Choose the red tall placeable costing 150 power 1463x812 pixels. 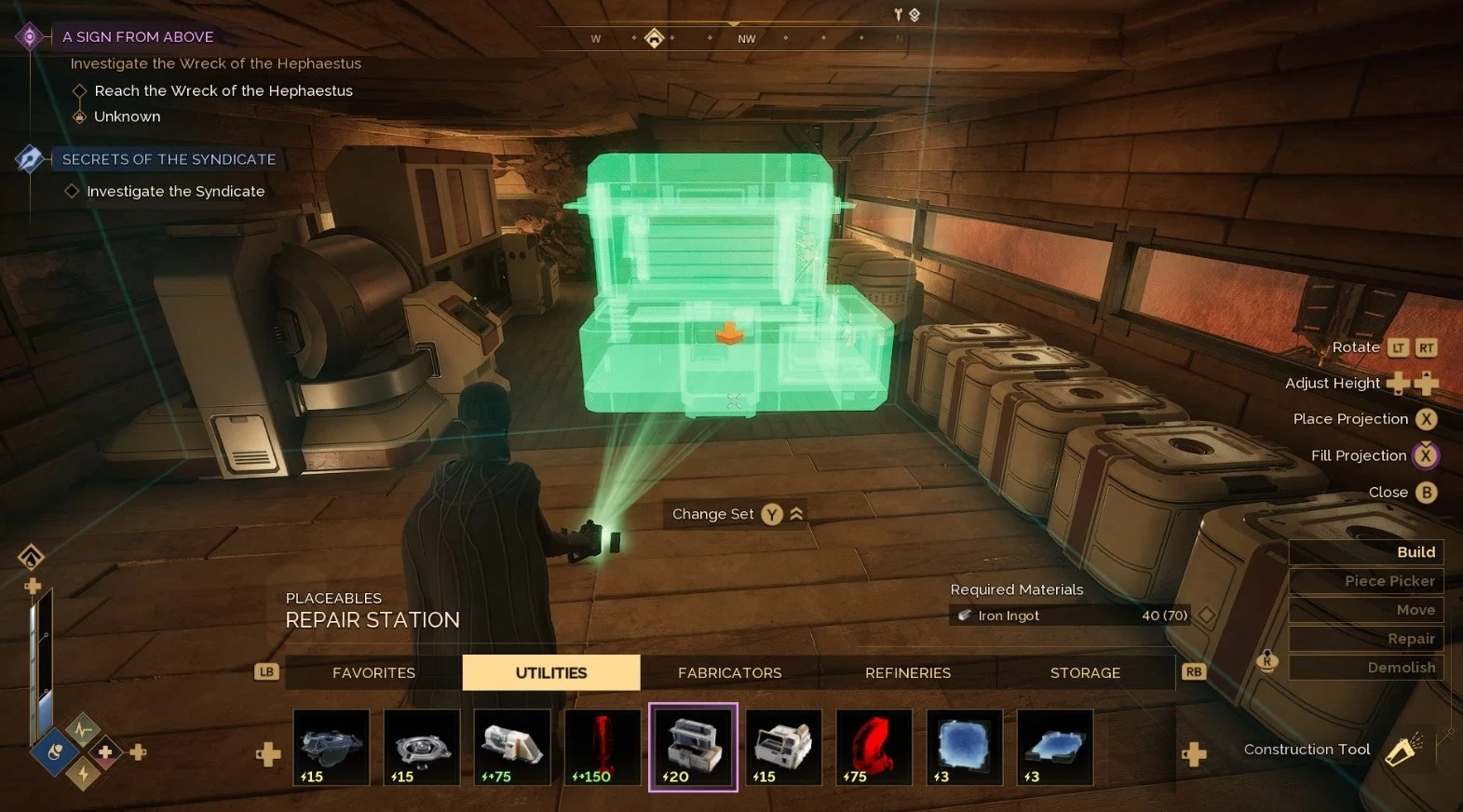[x=603, y=747]
